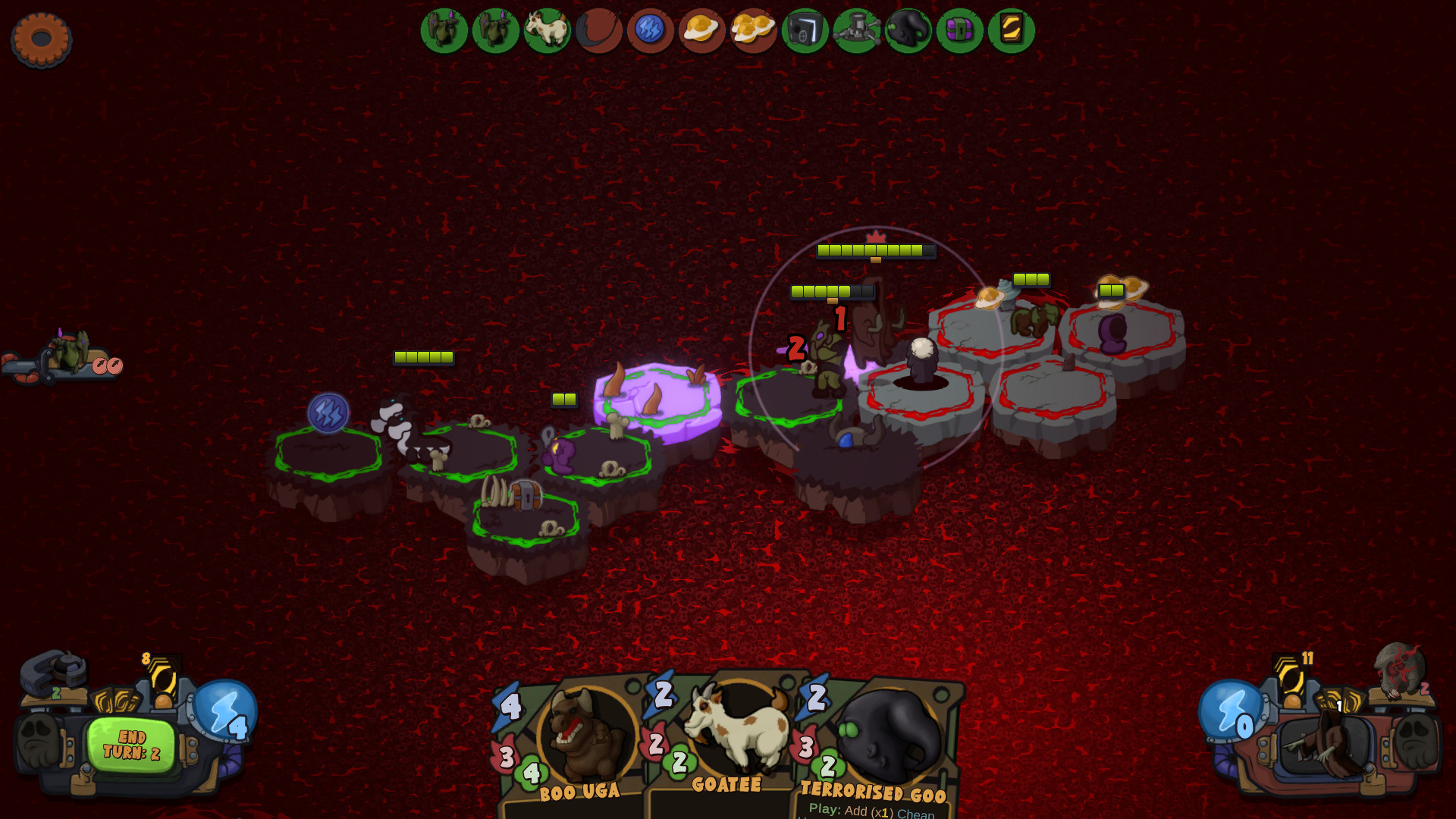Open your draw deck pile

(162, 680)
